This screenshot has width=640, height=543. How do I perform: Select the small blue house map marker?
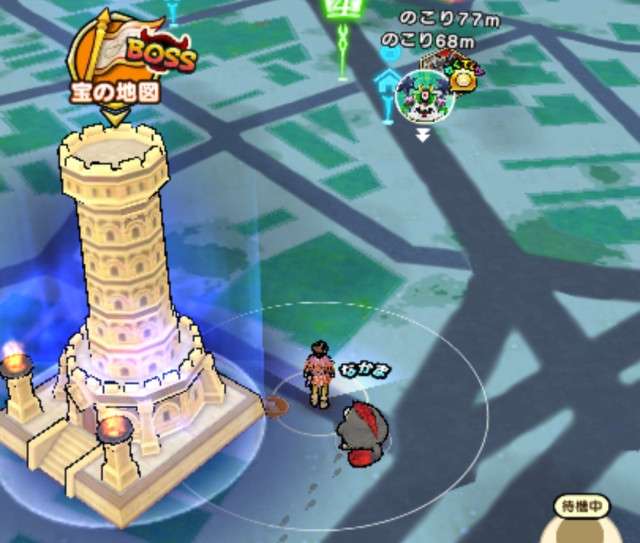click(387, 80)
